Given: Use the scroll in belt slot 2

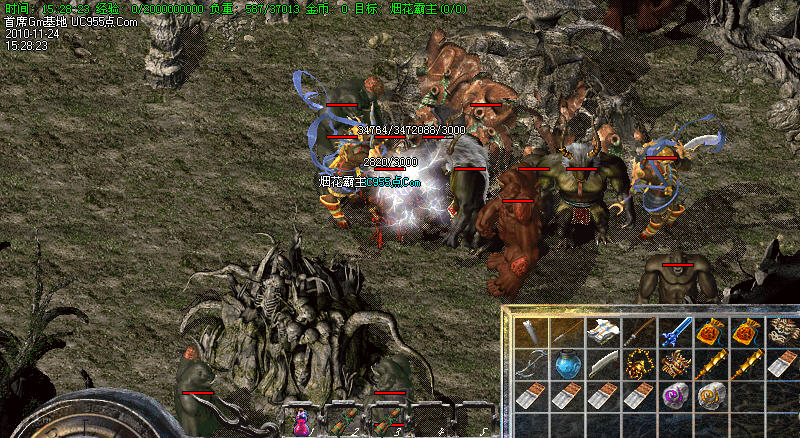Looking at the screenshot, I should [345, 423].
